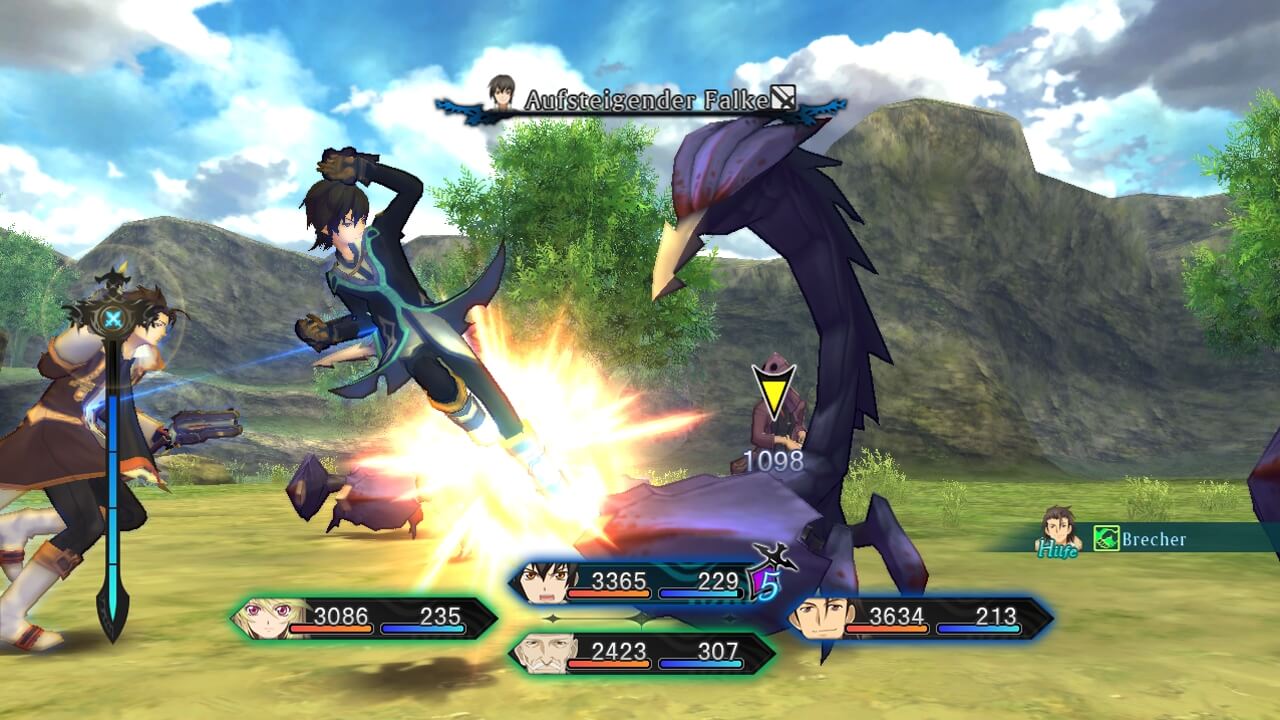
Task: Expand the bottom-right ally's status plate
Action: point(920,613)
